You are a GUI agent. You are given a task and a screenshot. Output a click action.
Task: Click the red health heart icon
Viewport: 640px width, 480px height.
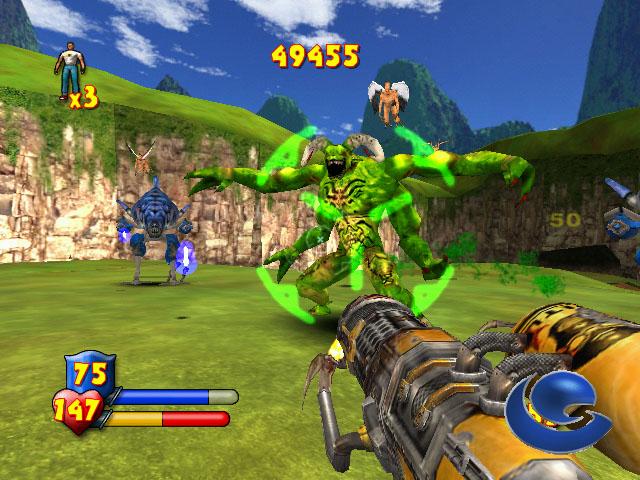tap(78, 407)
